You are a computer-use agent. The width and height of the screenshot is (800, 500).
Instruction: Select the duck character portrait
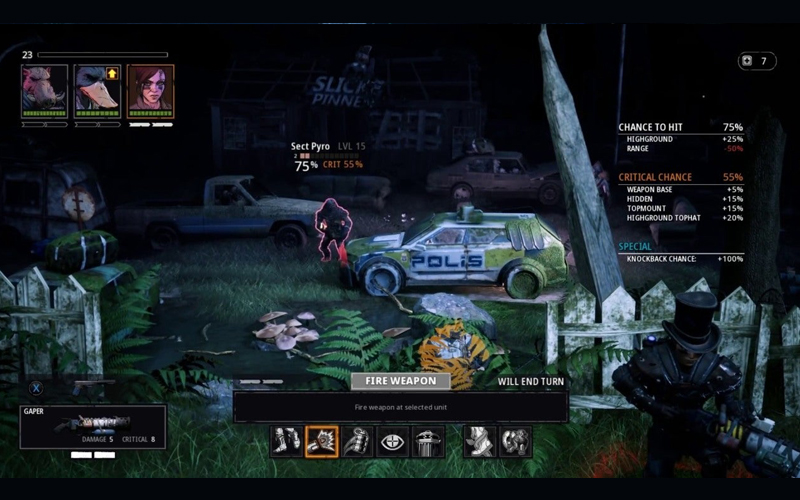click(x=98, y=92)
